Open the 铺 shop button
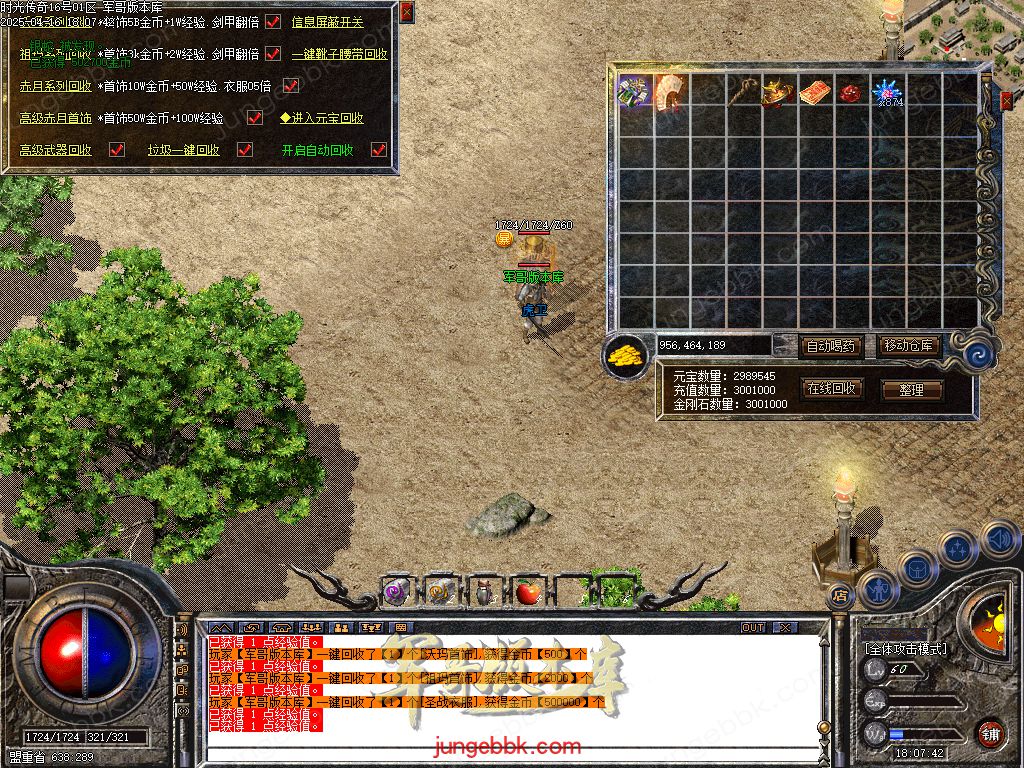The width and height of the screenshot is (1024, 768). coord(989,733)
